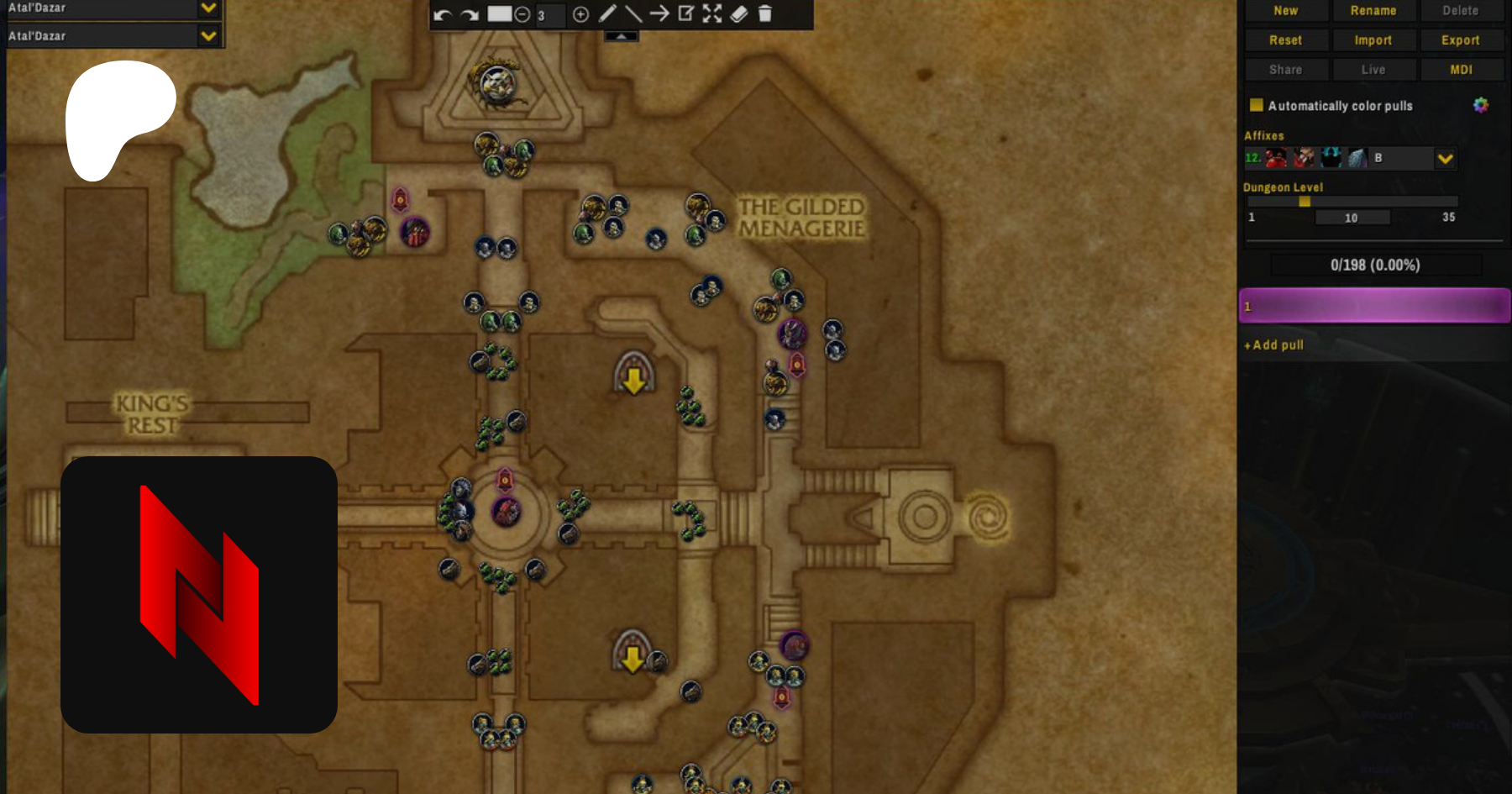
Task: Reset the route pulls
Action: pos(1285,40)
